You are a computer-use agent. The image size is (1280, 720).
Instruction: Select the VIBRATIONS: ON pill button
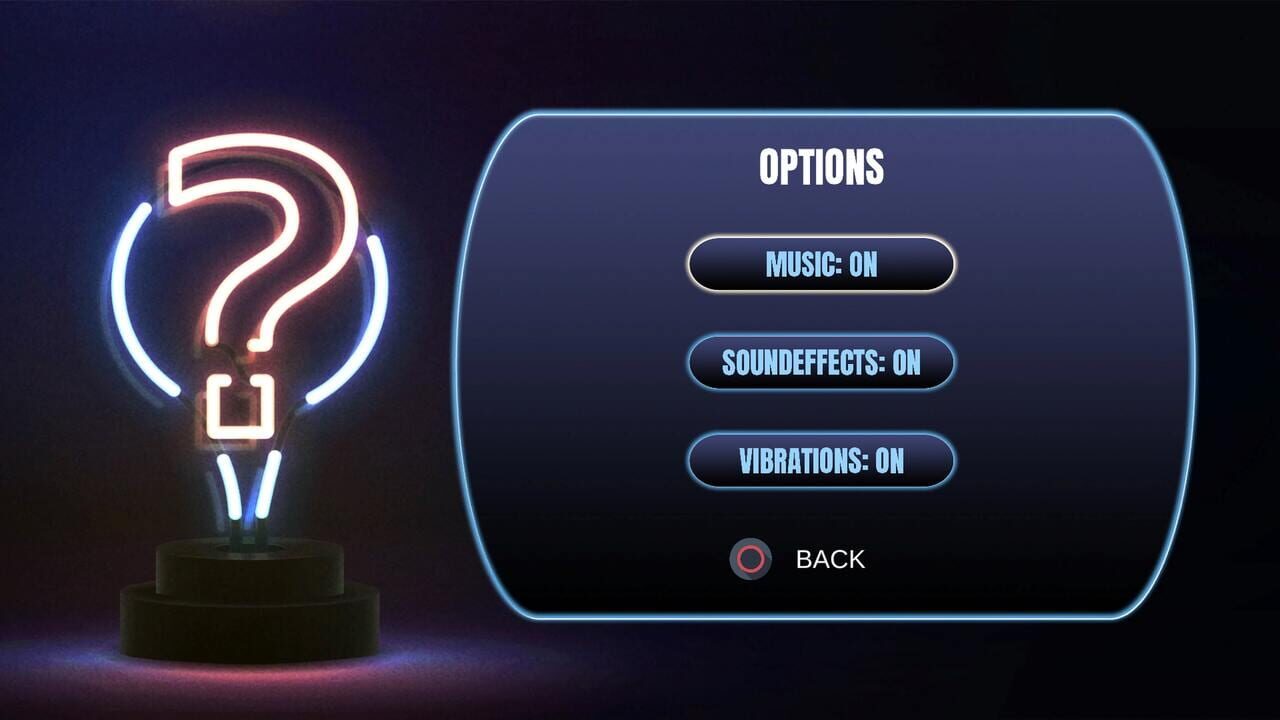click(x=820, y=461)
